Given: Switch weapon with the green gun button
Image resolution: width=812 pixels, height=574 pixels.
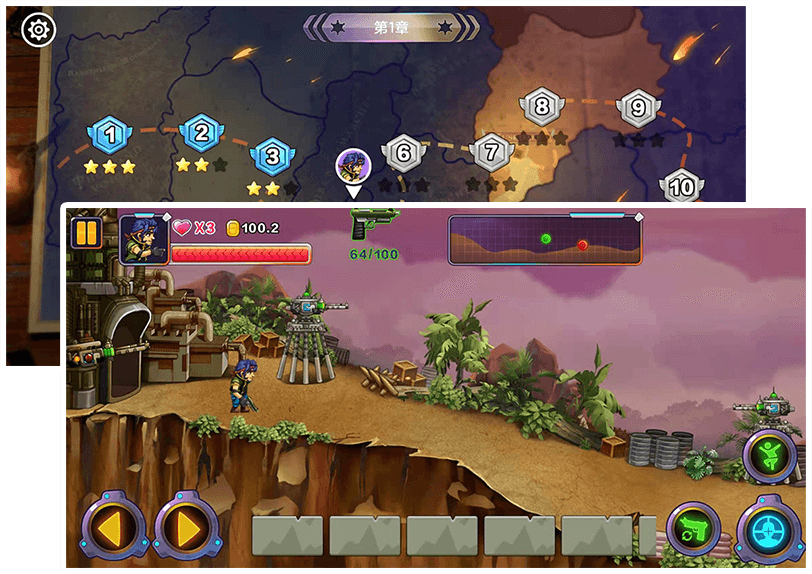Looking at the screenshot, I should tap(693, 528).
